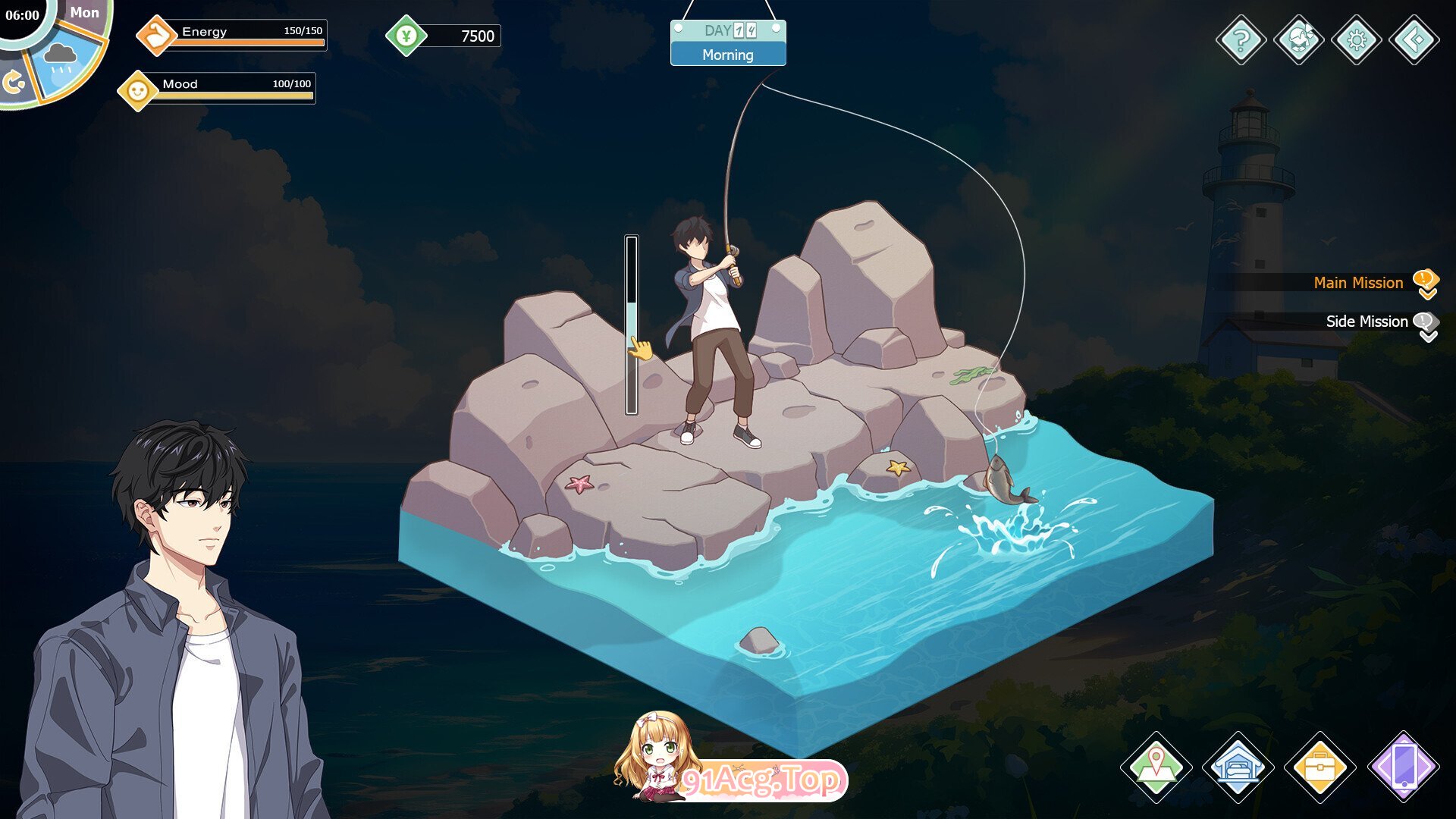Image resolution: width=1456 pixels, height=819 pixels.
Task: Open the purple smartphone menu
Action: pyautogui.click(x=1403, y=767)
